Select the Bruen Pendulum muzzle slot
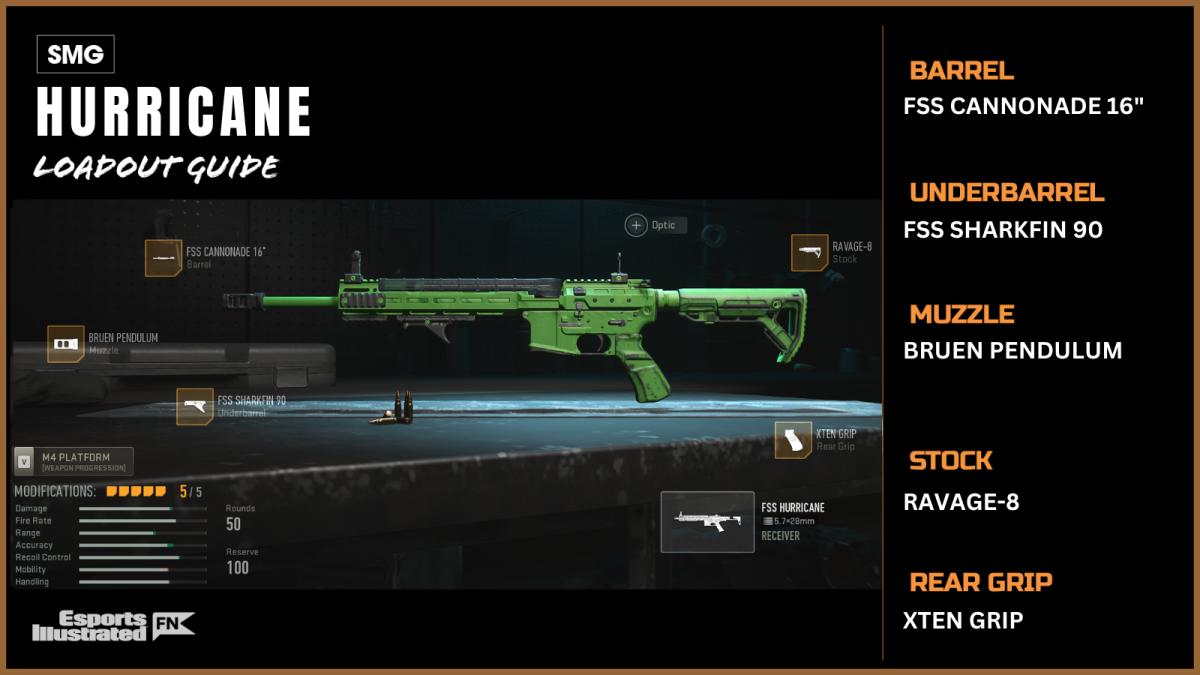The height and width of the screenshot is (675, 1200). click(x=66, y=343)
